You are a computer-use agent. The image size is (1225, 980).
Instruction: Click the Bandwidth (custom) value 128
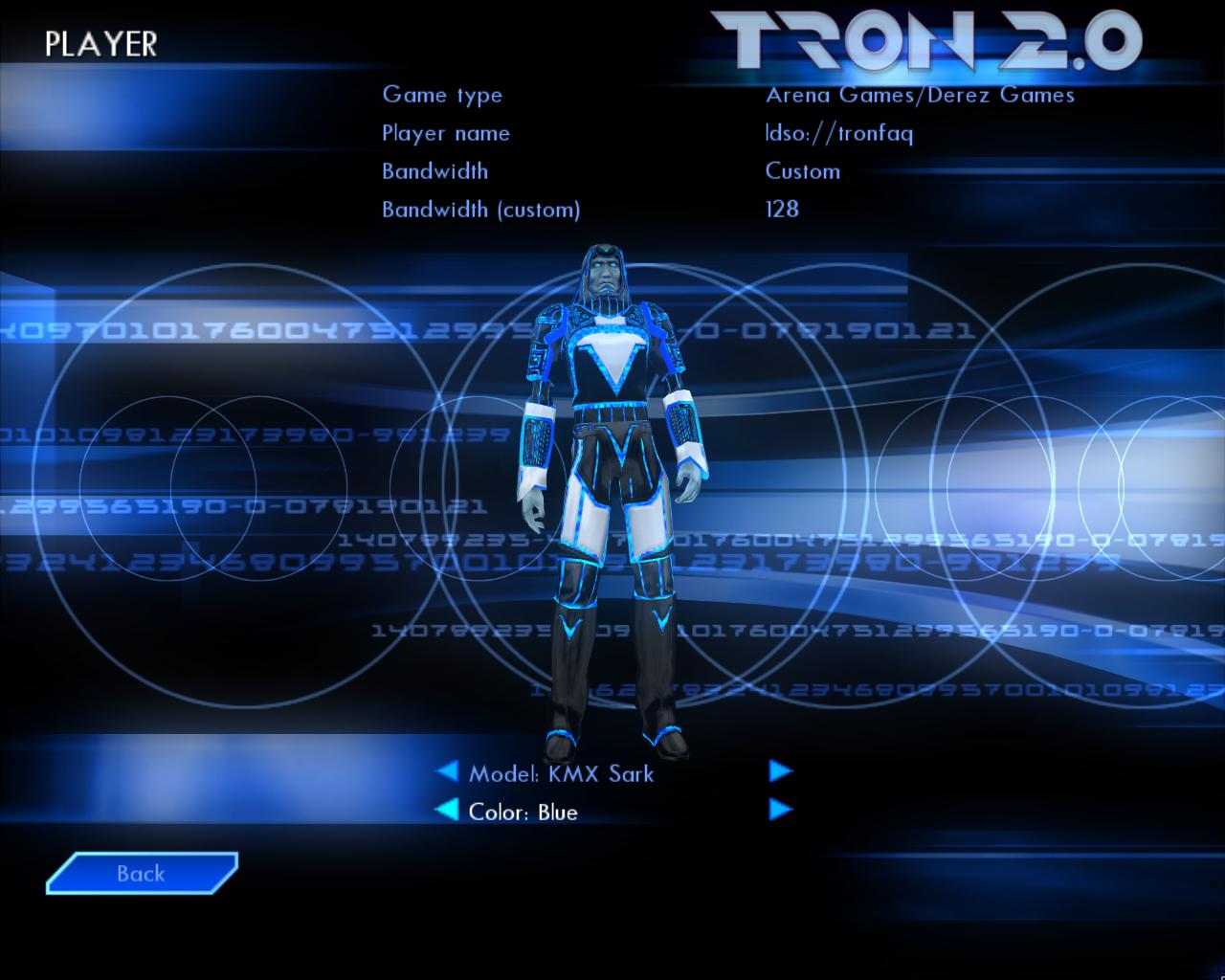click(x=782, y=210)
